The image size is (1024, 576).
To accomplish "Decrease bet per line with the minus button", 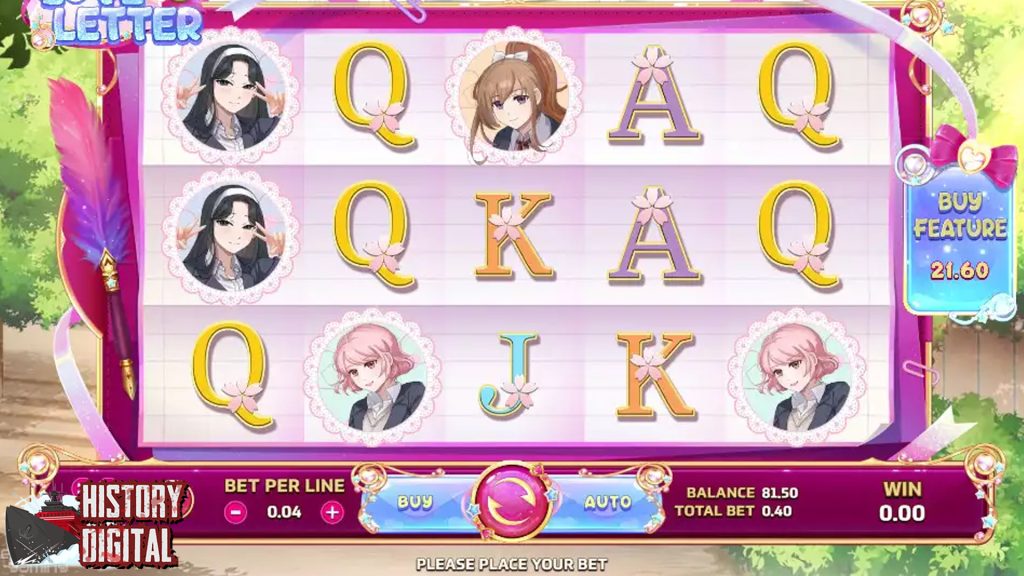I will pos(236,511).
